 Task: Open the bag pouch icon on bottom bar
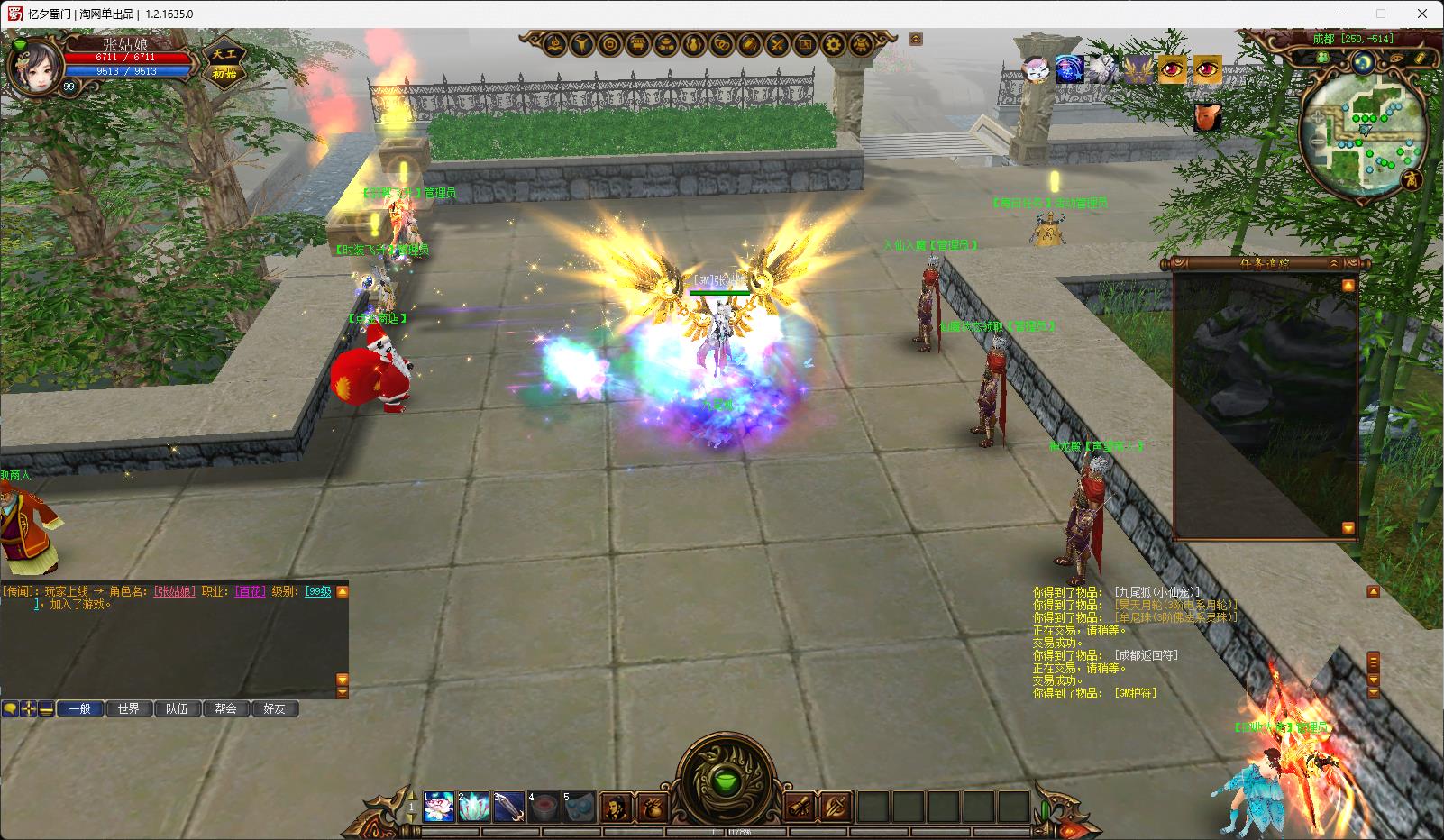(651, 806)
